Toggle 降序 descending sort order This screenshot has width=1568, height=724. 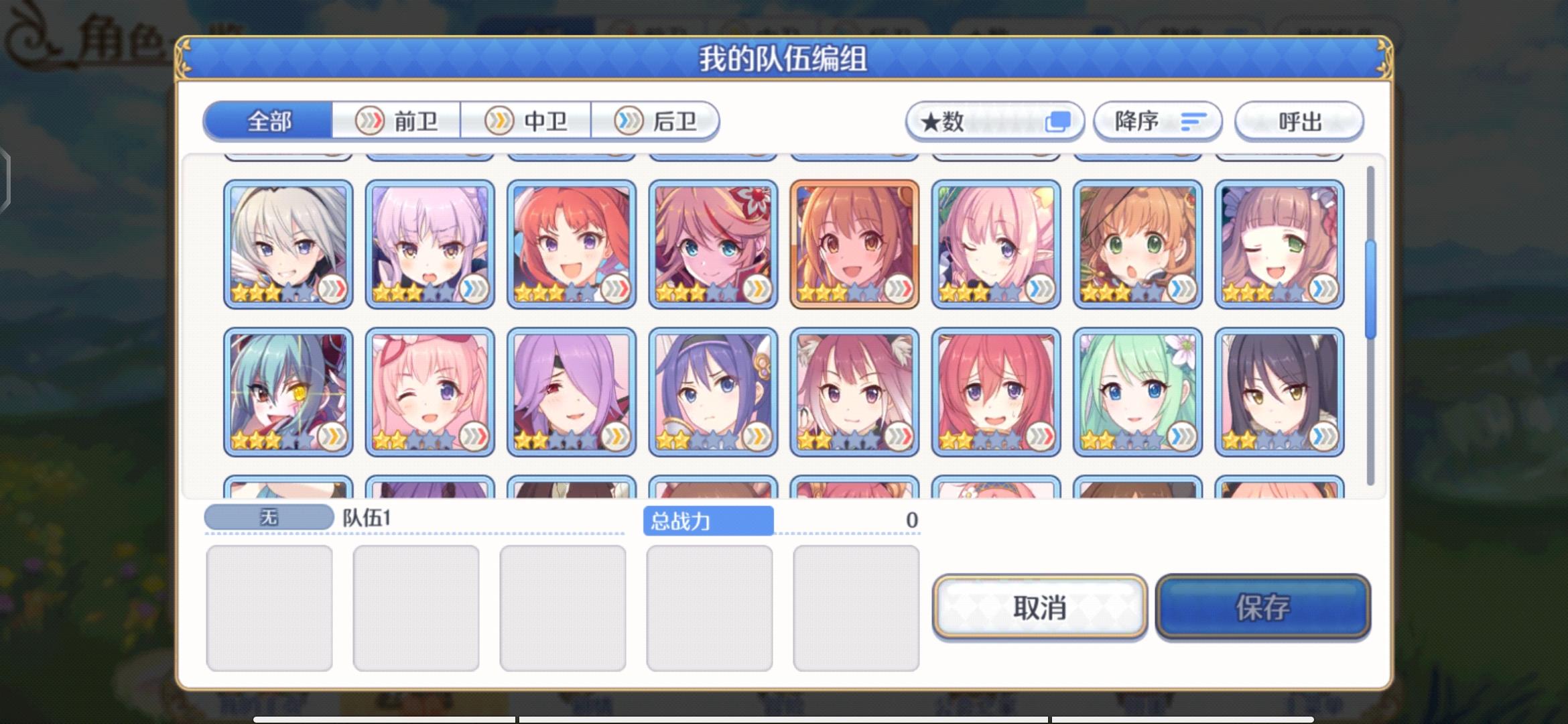1157,121
